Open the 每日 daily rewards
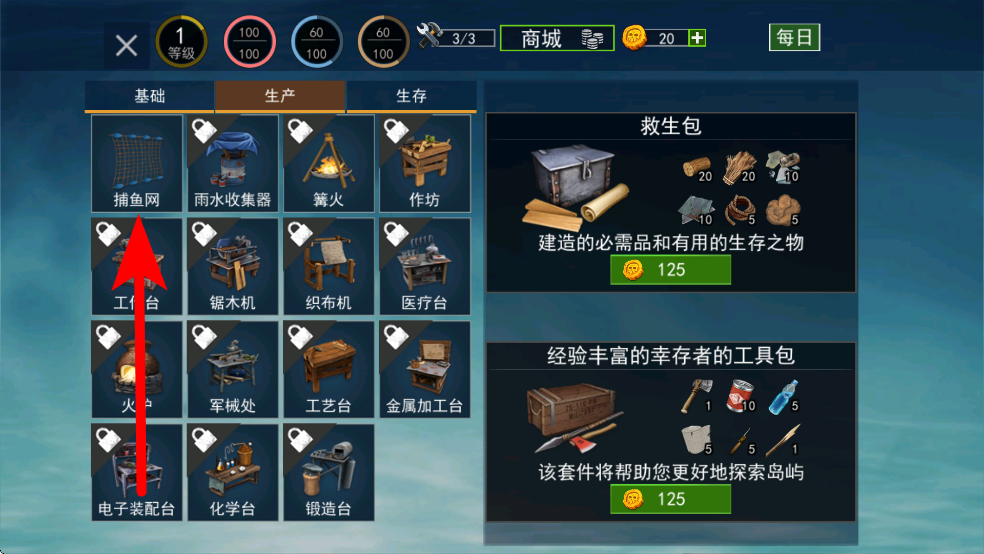The image size is (984, 554). pyautogui.click(x=795, y=38)
